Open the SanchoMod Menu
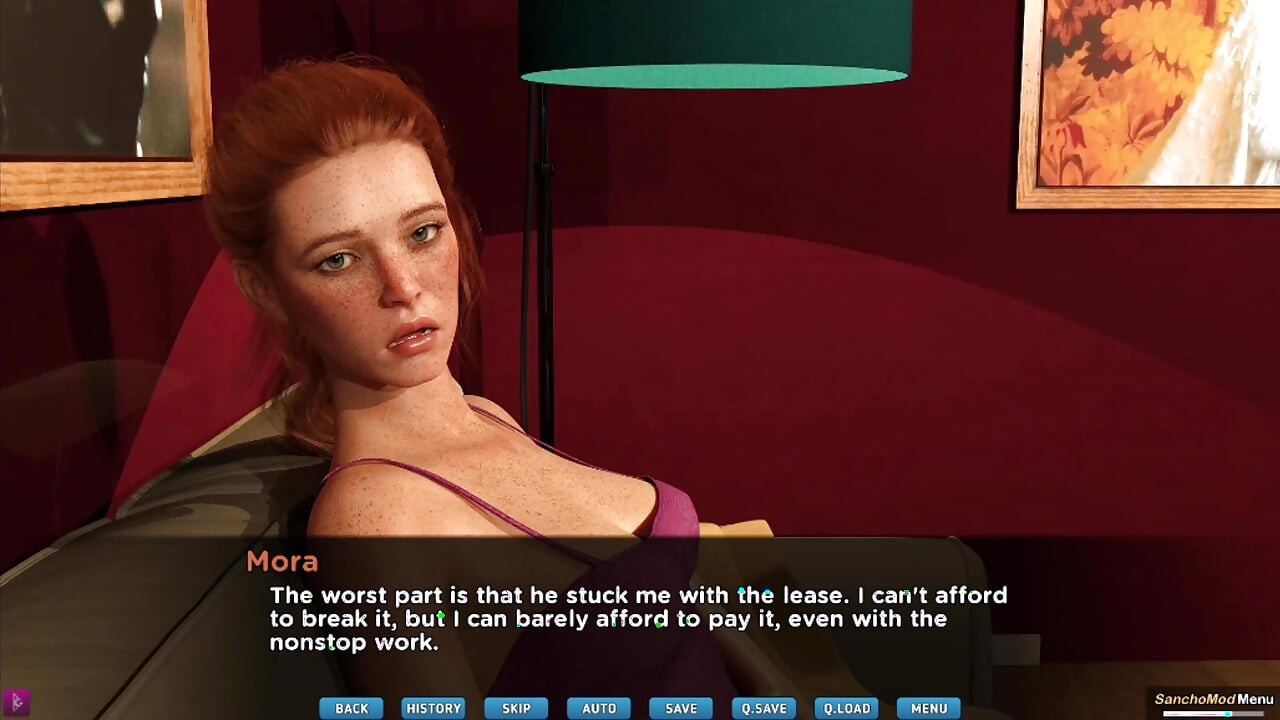The height and width of the screenshot is (720, 1280). [x=1214, y=700]
